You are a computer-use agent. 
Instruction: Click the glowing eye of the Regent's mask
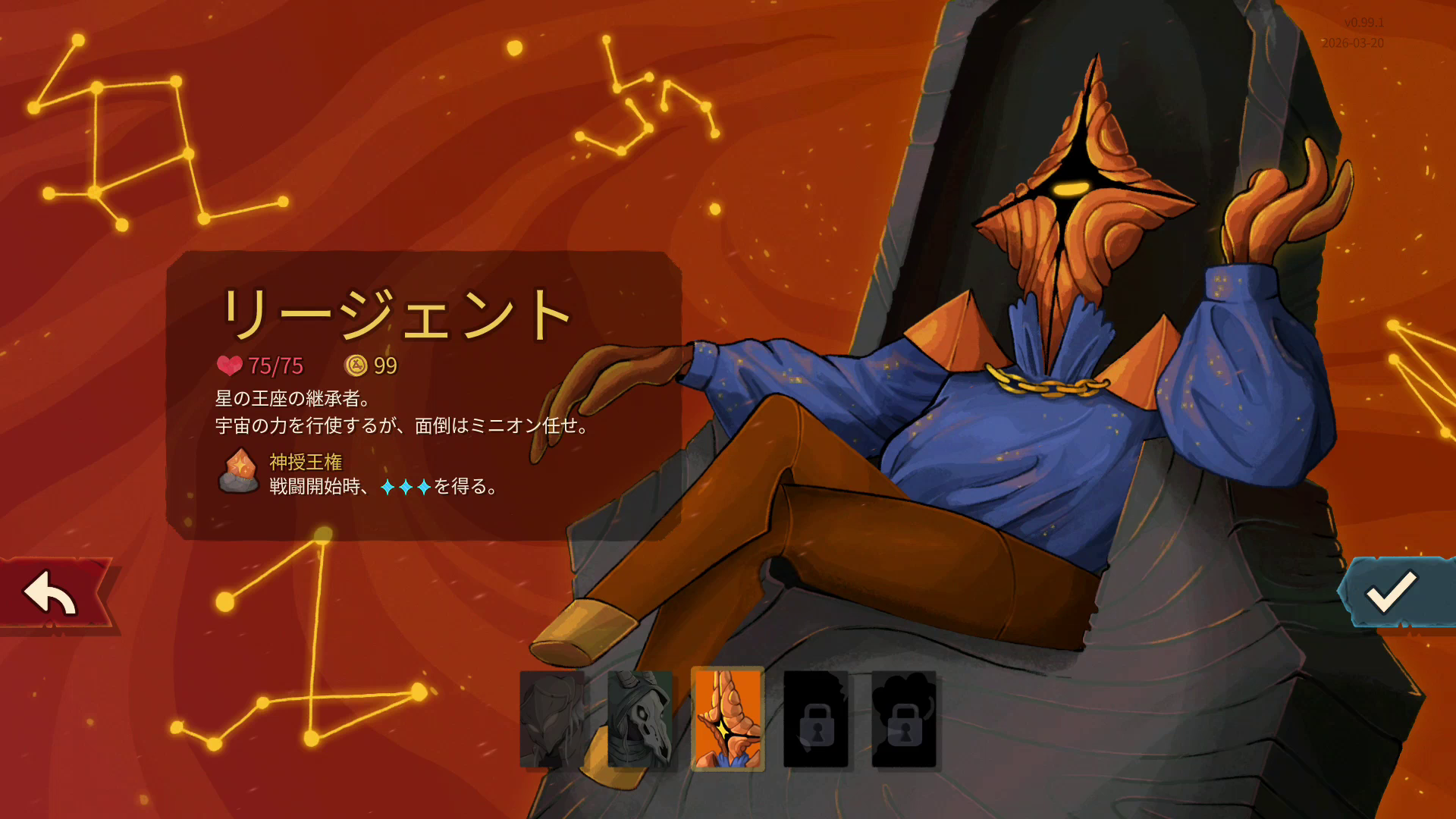[1070, 190]
